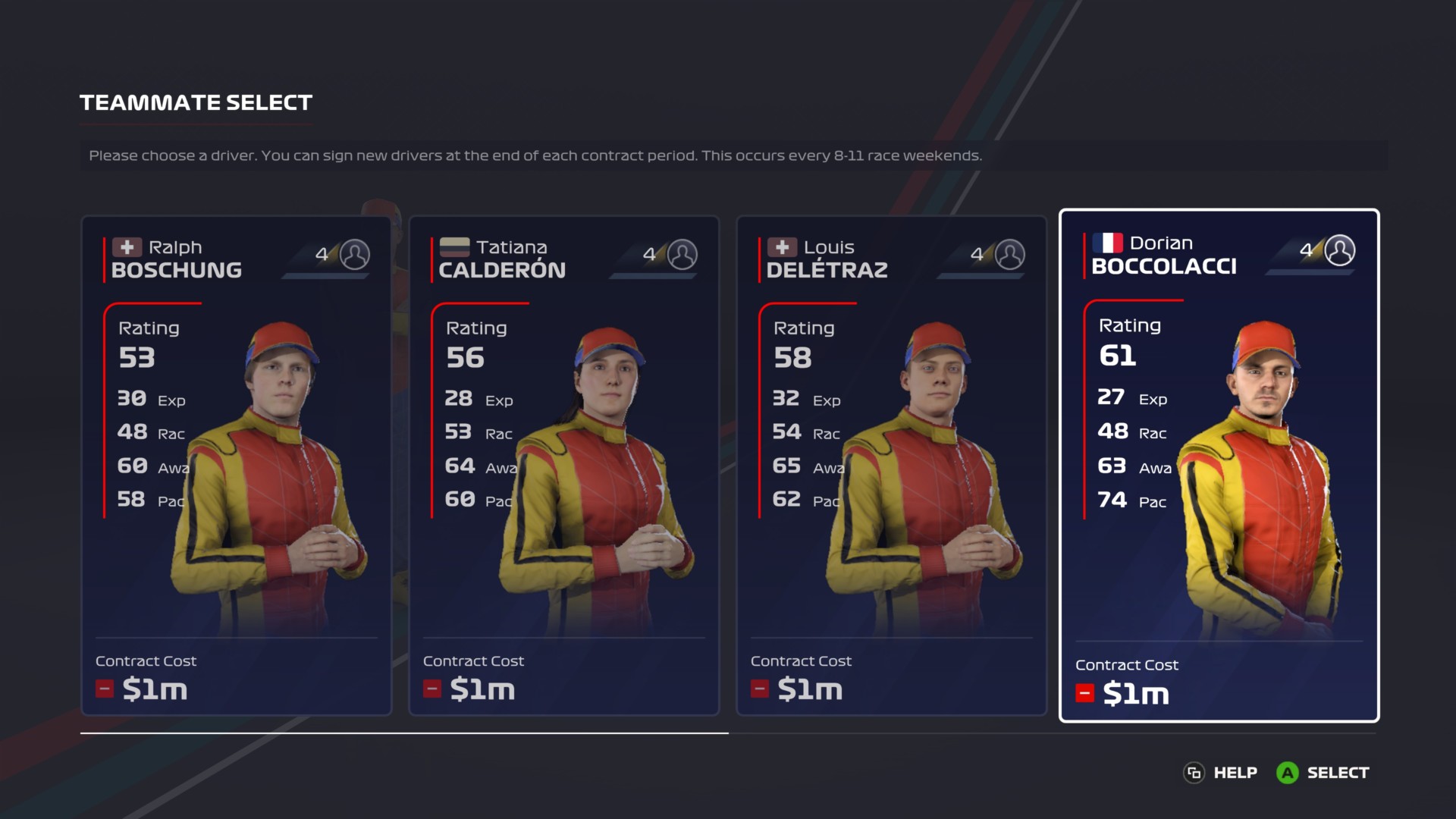Select Ralph Boschung's driver card
This screenshot has width=1456, height=819.
(236, 466)
